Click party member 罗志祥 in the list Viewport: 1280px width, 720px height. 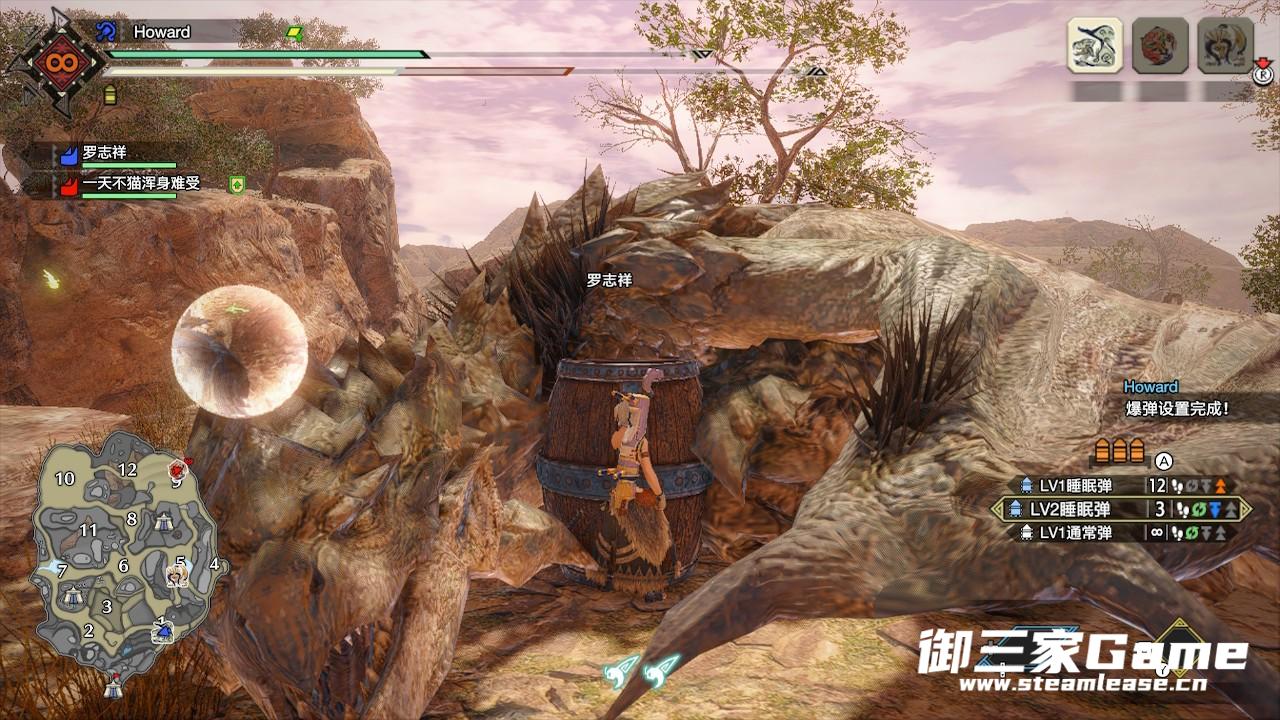point(105,154)
